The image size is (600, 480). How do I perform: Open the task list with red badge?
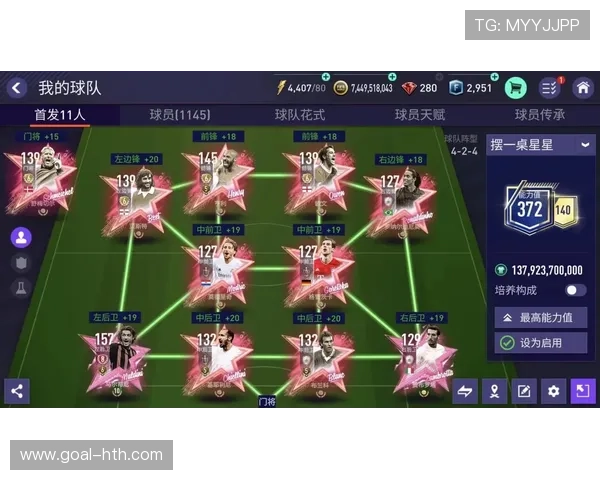[549, 88]
